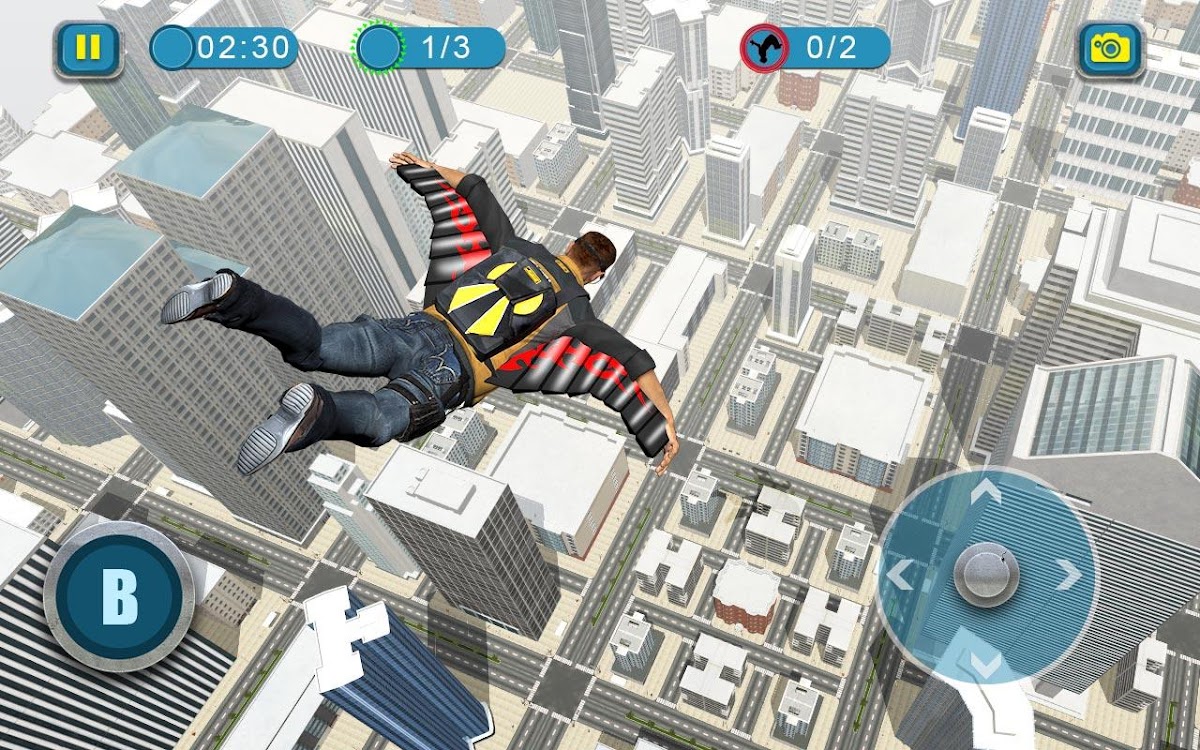Tap the camera view button

(1109, 48)
